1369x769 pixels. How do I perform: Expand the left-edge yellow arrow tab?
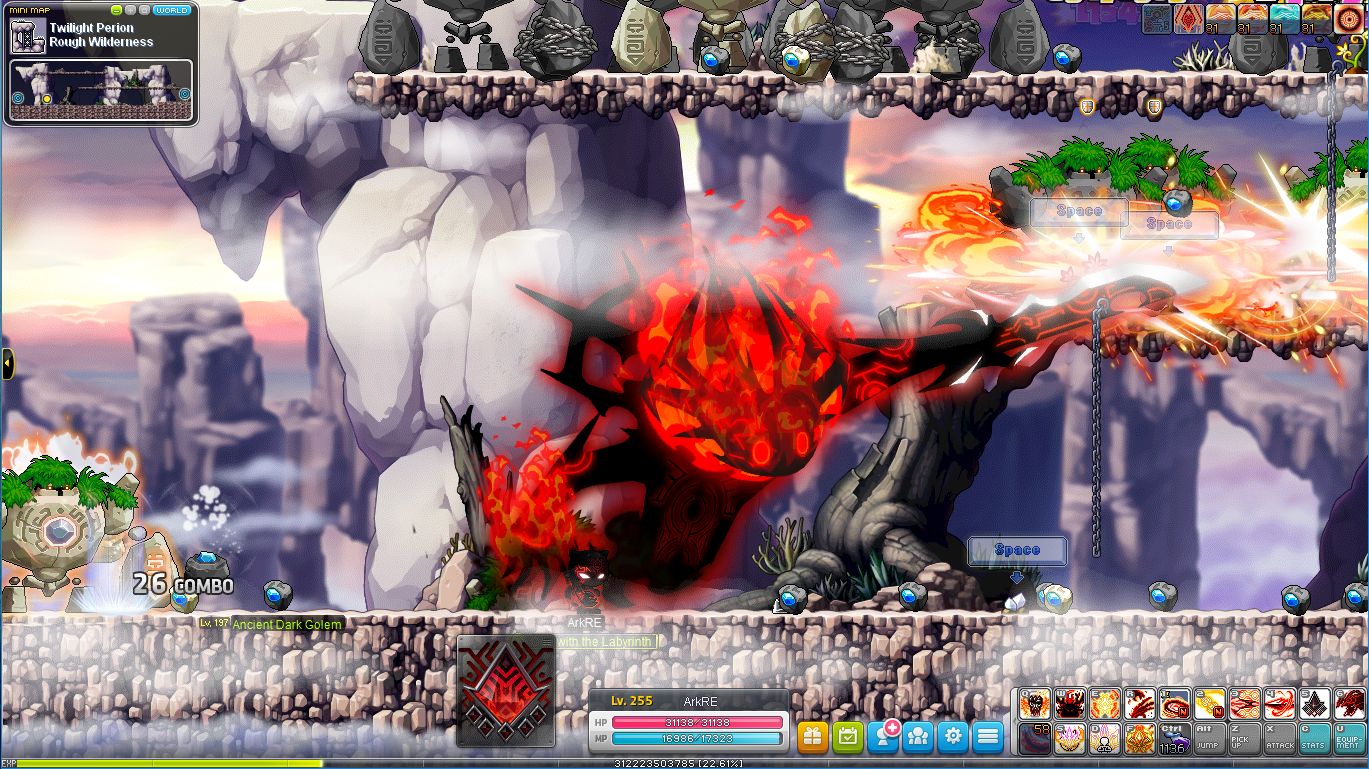7,364
